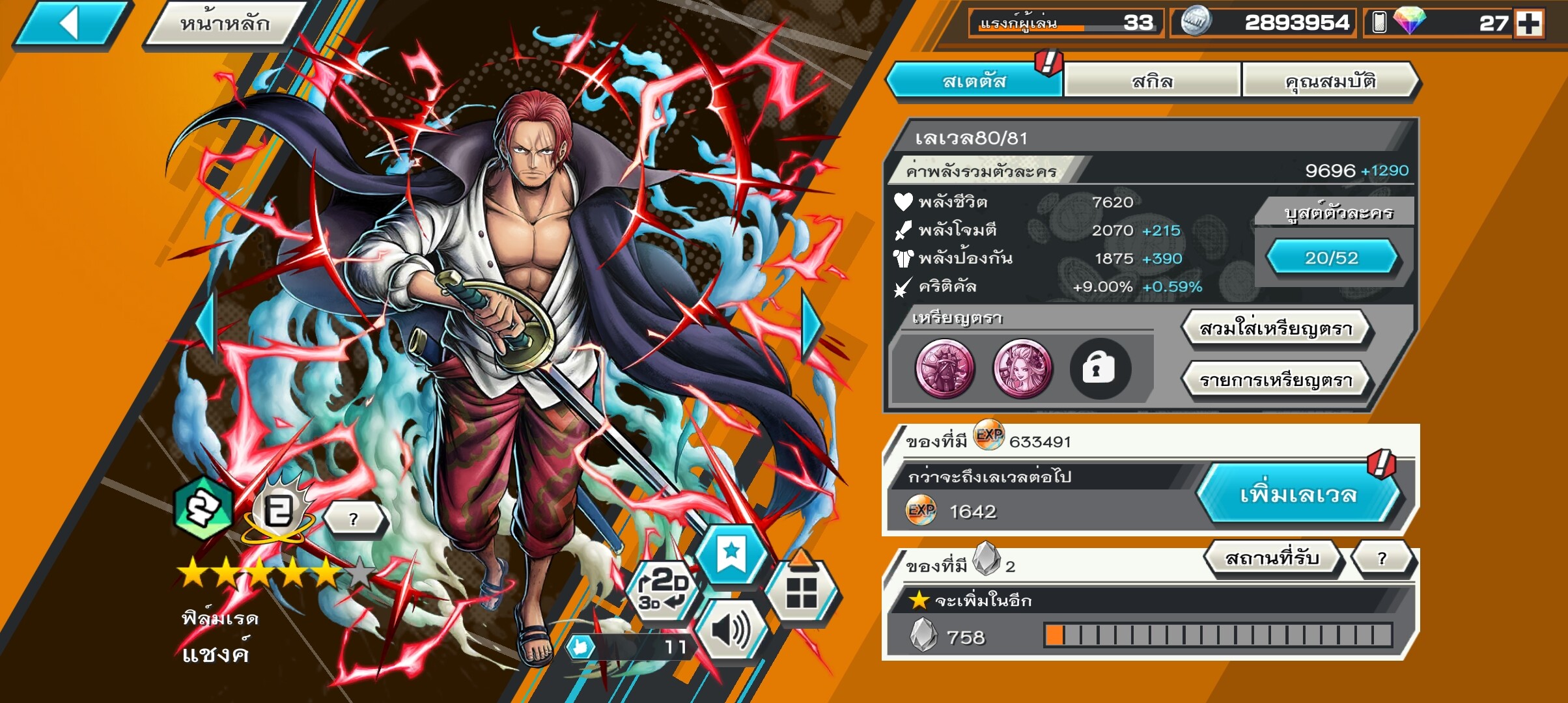Image resolution: width=1568 pixels, height=703 pixels.
Task: Select the สเตตัส tab
Action: point(974,81)
